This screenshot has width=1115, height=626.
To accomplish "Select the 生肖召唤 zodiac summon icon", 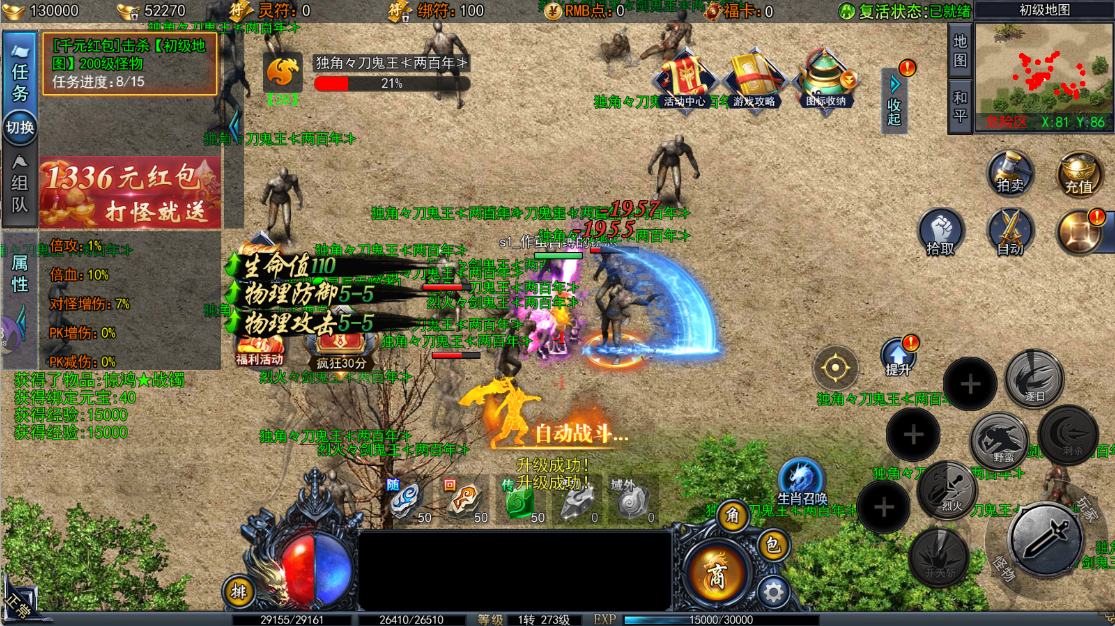I will [801, 482].
